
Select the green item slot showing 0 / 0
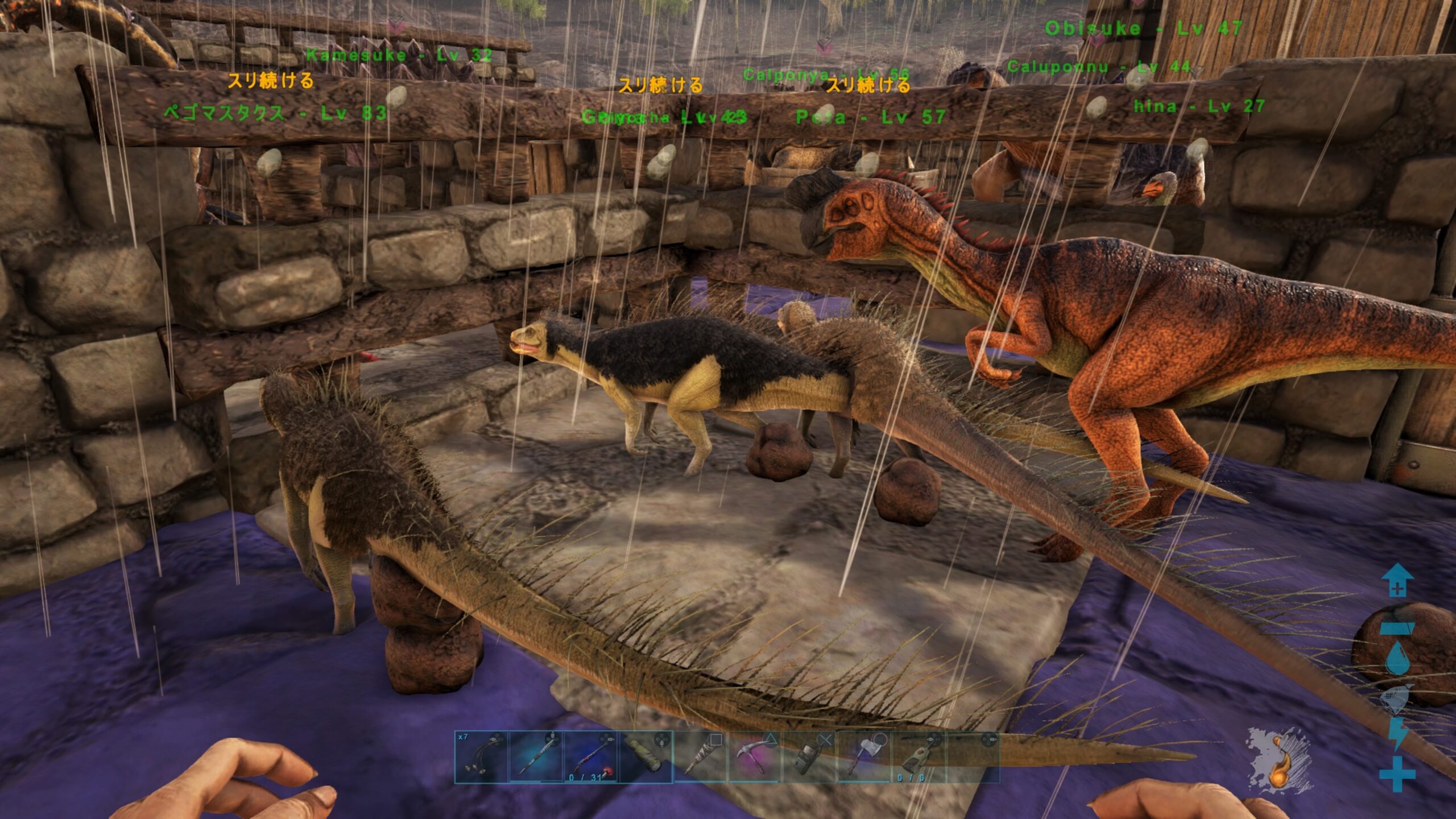920,757
